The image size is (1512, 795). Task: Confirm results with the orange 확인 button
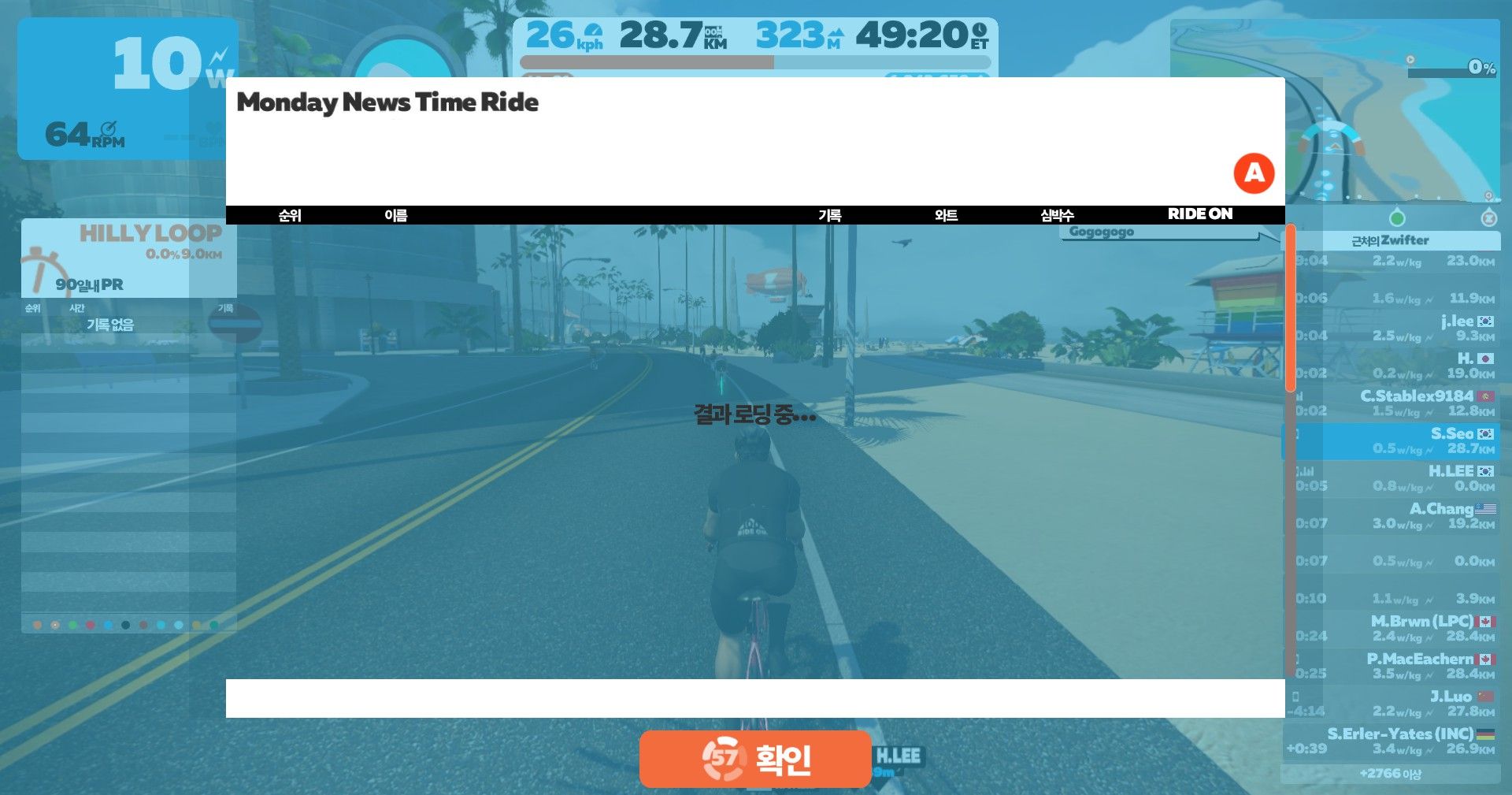[754, 759]
